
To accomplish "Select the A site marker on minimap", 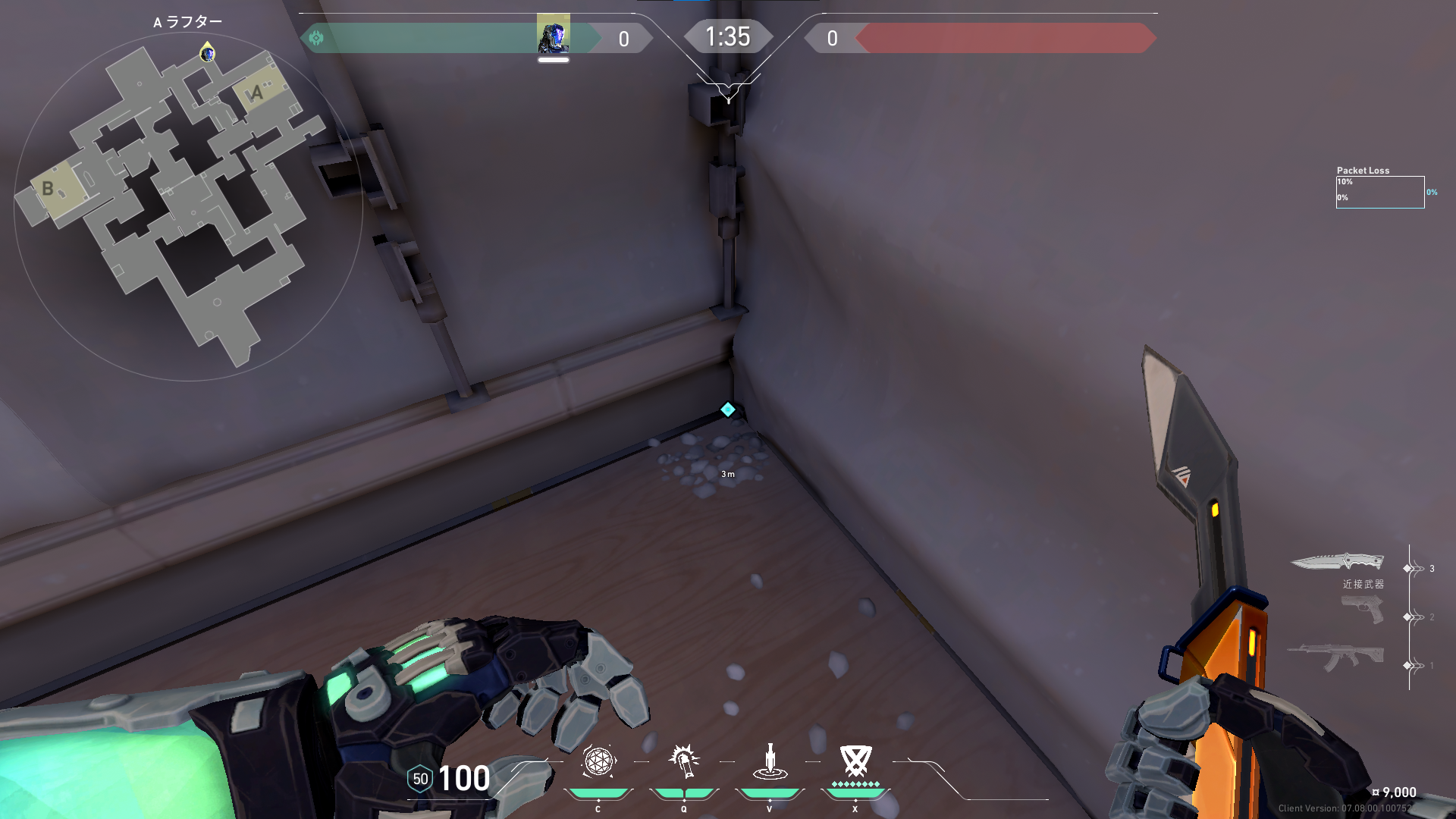I will tap(256, 93).
